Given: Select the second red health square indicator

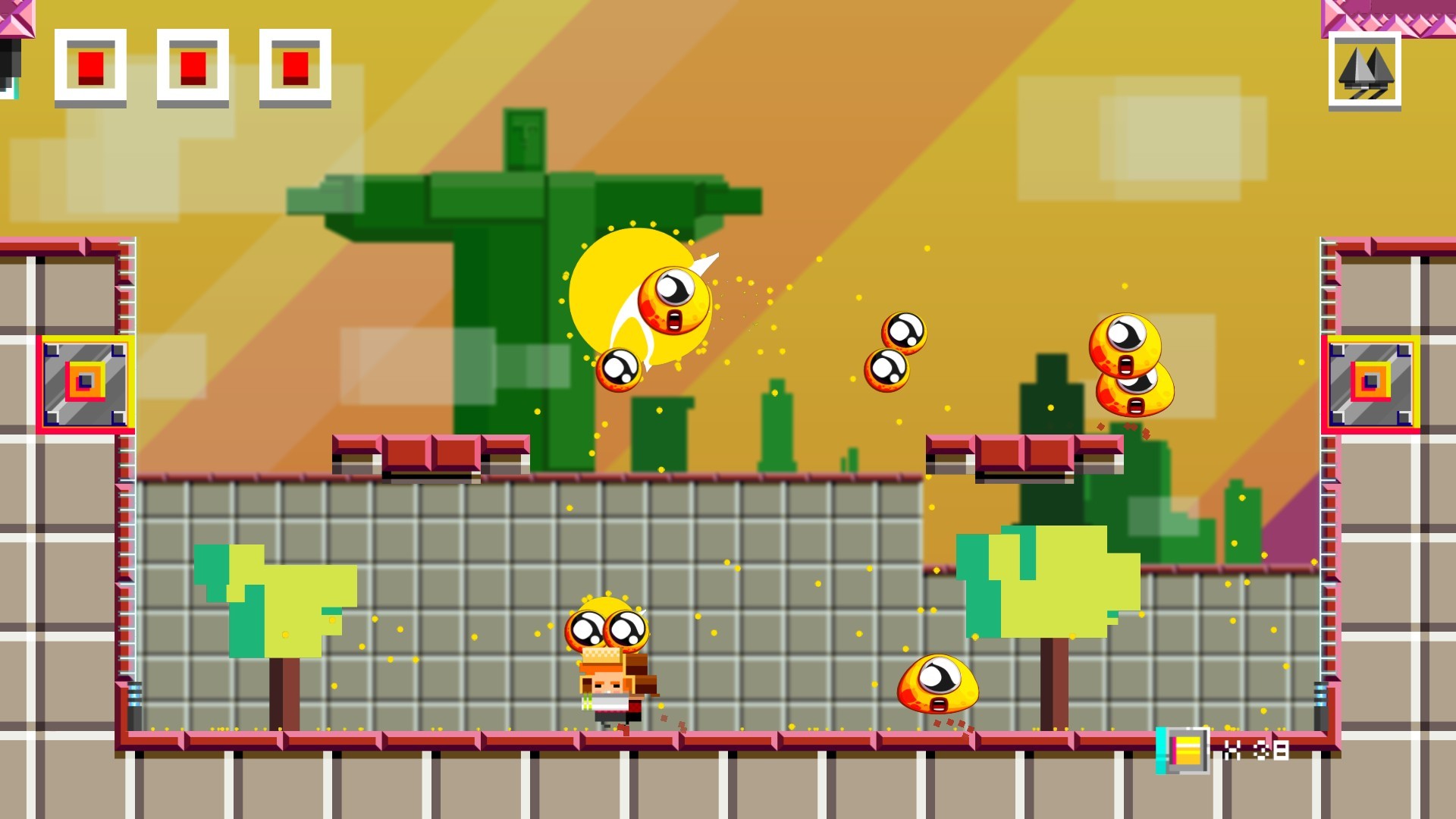Looking at the screenshot, I should (x=193, y=66).
